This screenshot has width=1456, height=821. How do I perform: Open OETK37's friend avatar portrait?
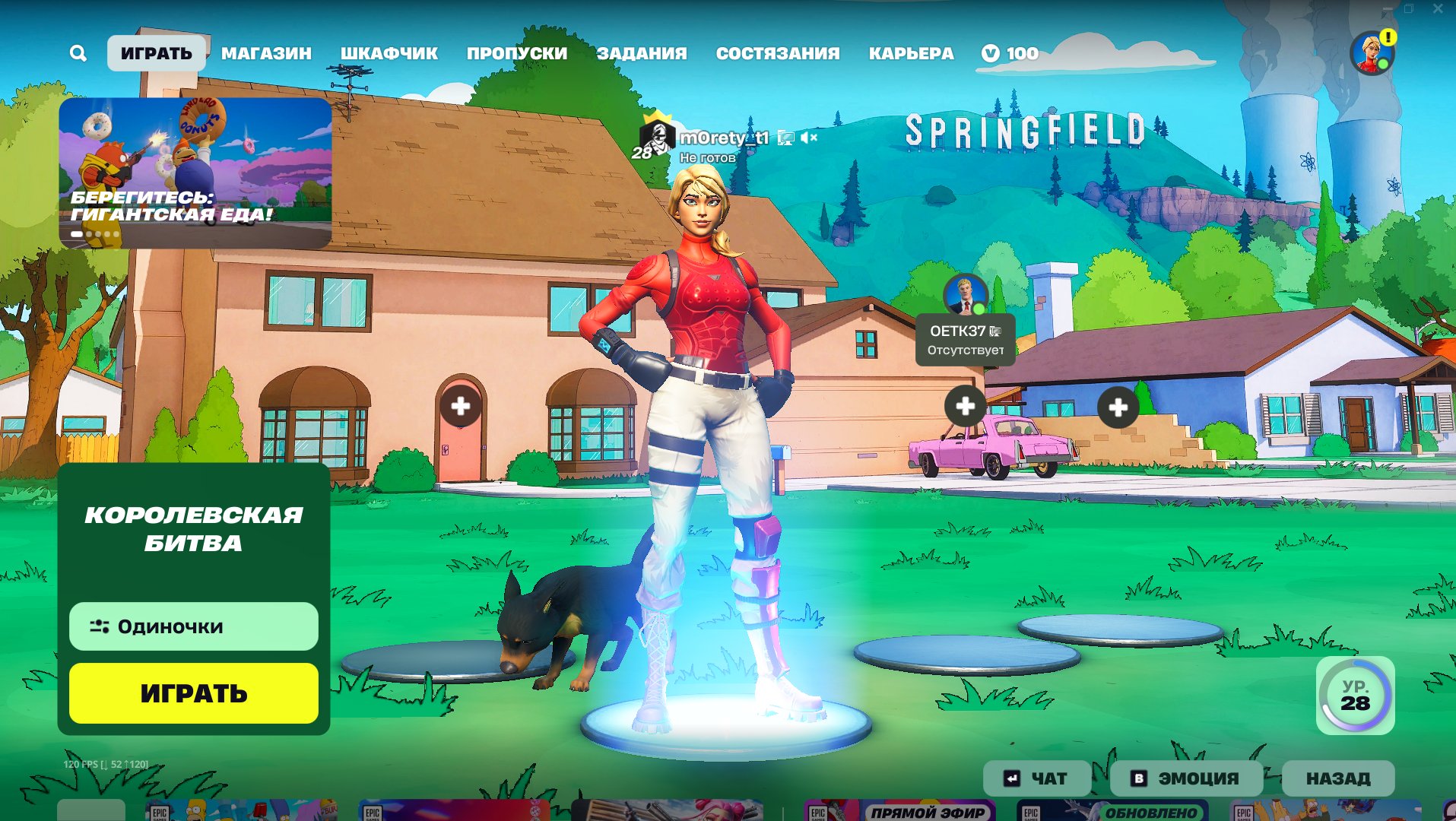[x=964, y=296]
